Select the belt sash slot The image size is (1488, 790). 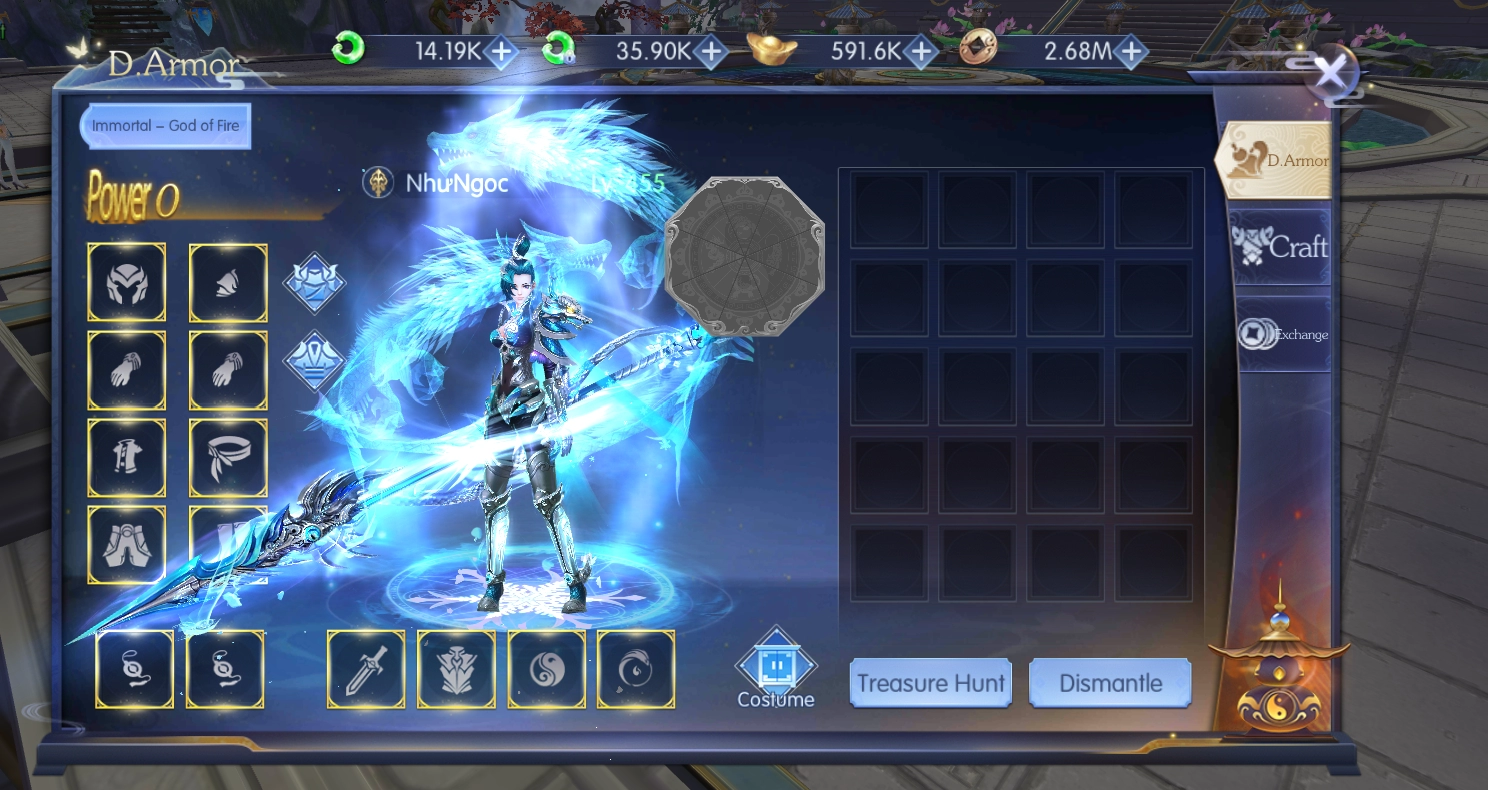point(228,458)
